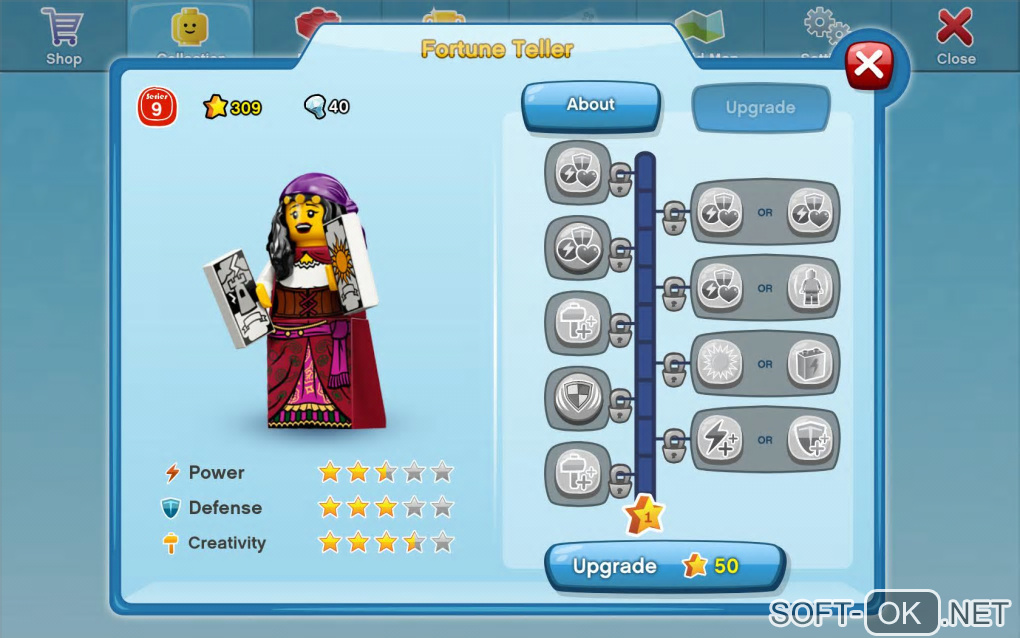Viewport: 1020px width, 638px height.
Task: Switch to the Upgrade tab
Action: point(760,108)
